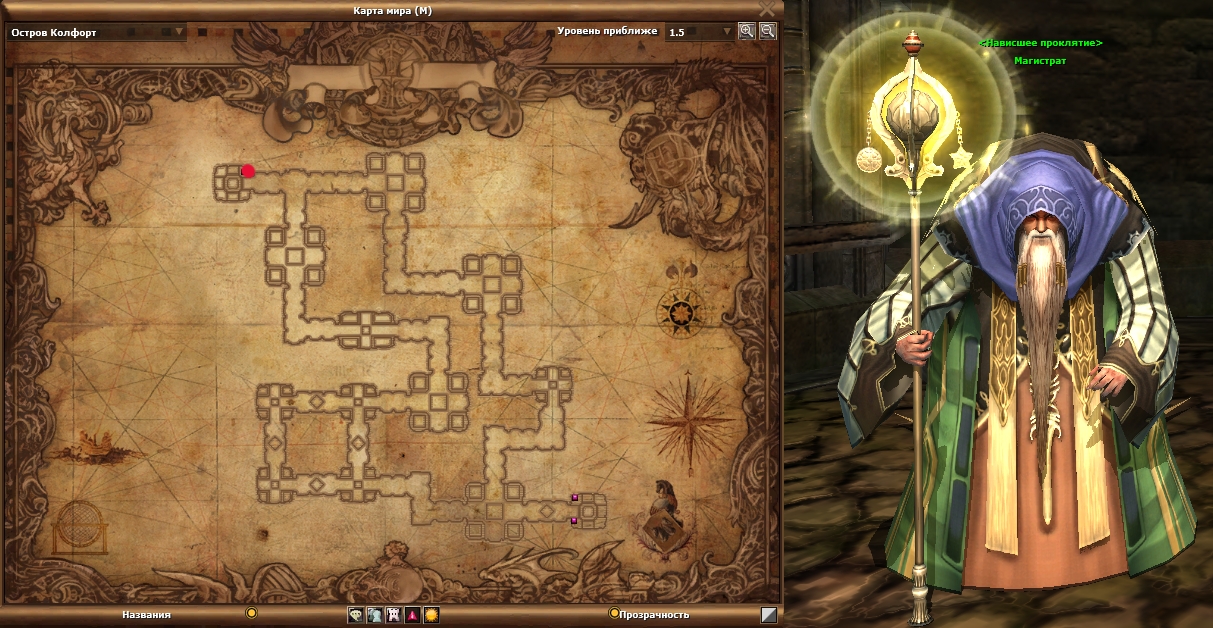Adjust the Прозрачность transparency slider knob
The height and width of the screenshot is (628, 1213).
tap(613, 613)
